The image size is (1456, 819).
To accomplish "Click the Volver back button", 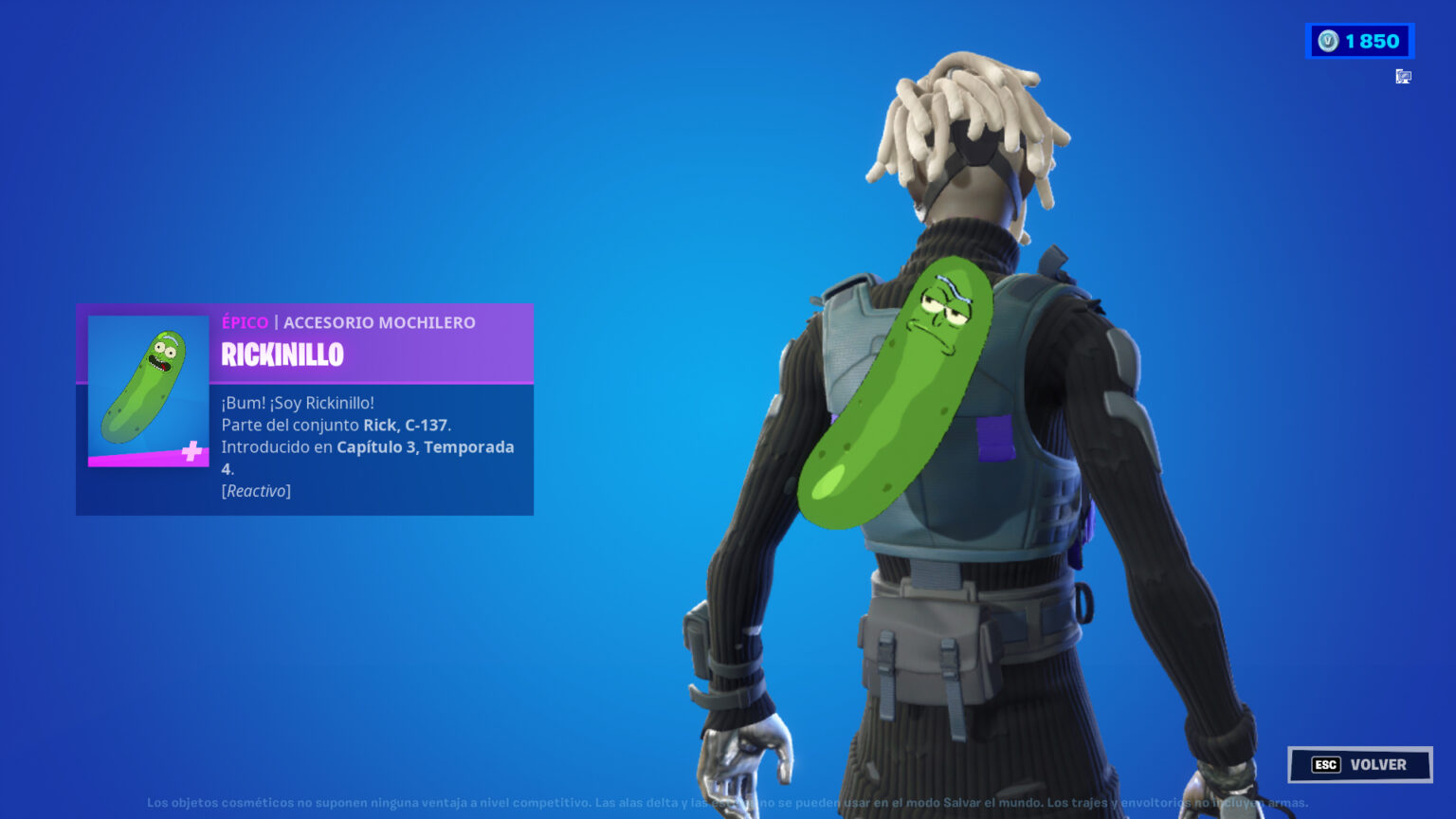I will [x=1359, y=765].
